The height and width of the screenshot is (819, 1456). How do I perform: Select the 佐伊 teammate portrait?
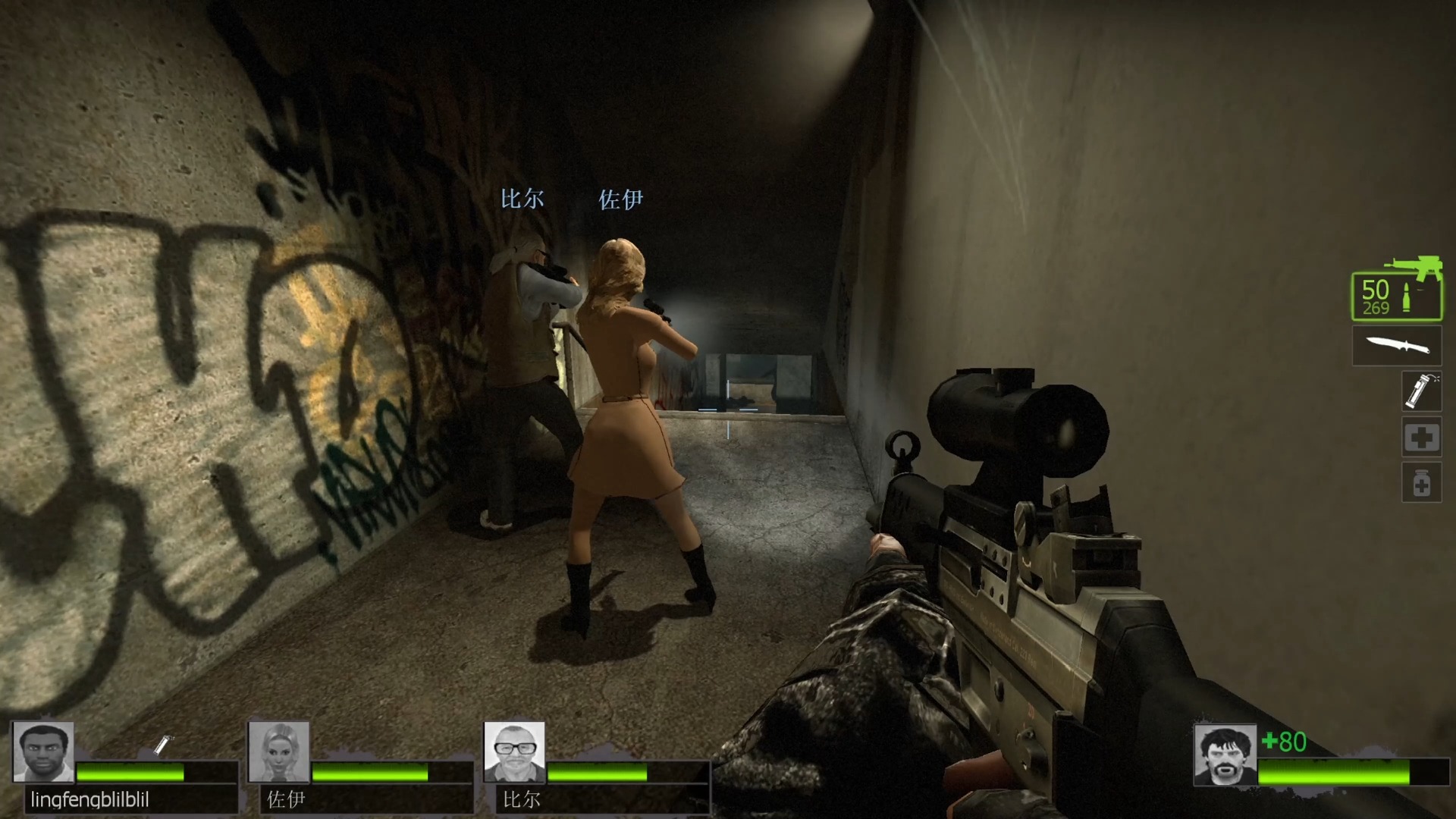pyautogui.click(x=279, y=752)
